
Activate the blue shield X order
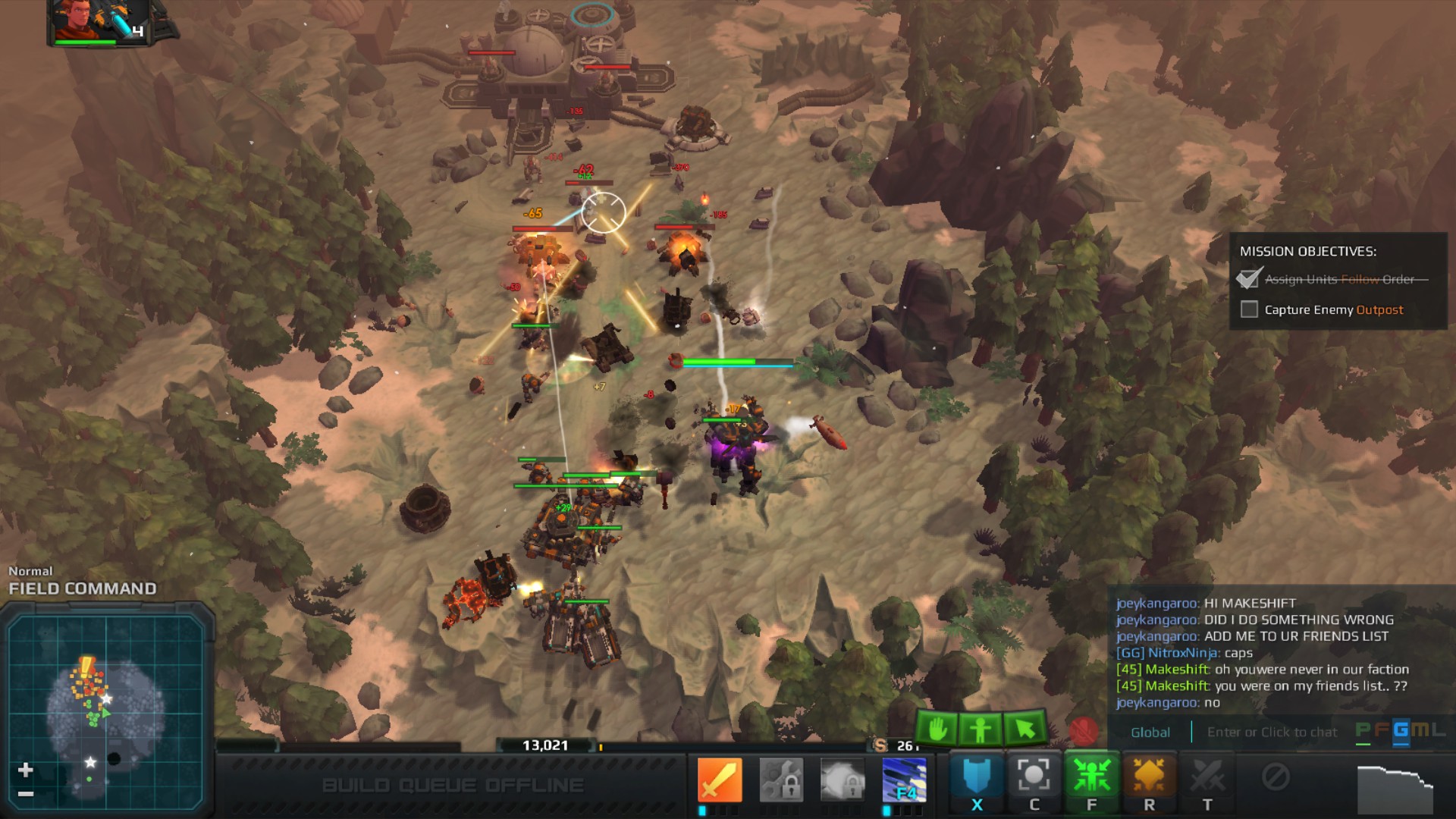pos(977,780)
